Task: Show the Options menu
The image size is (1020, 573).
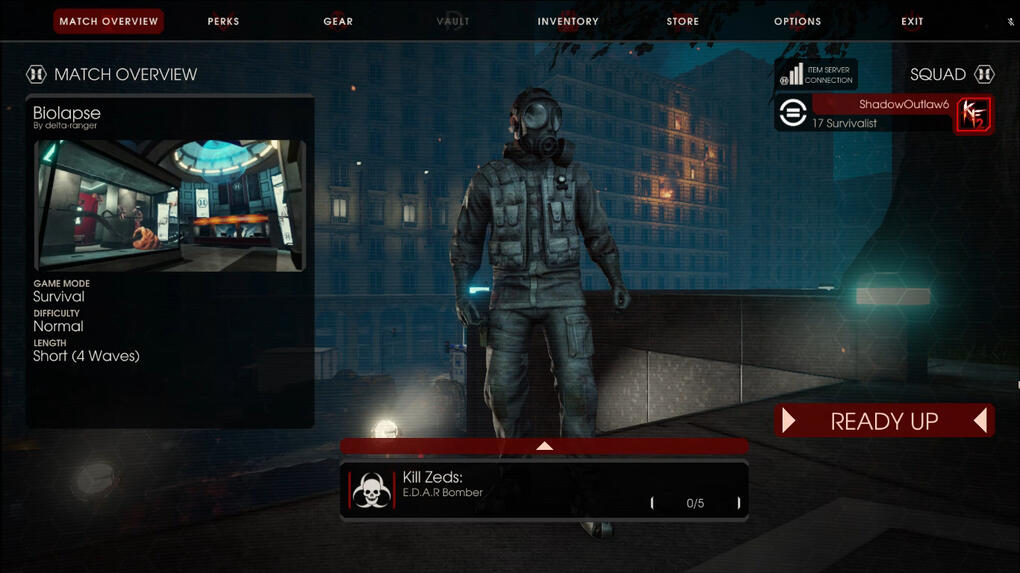Action: 797,21
